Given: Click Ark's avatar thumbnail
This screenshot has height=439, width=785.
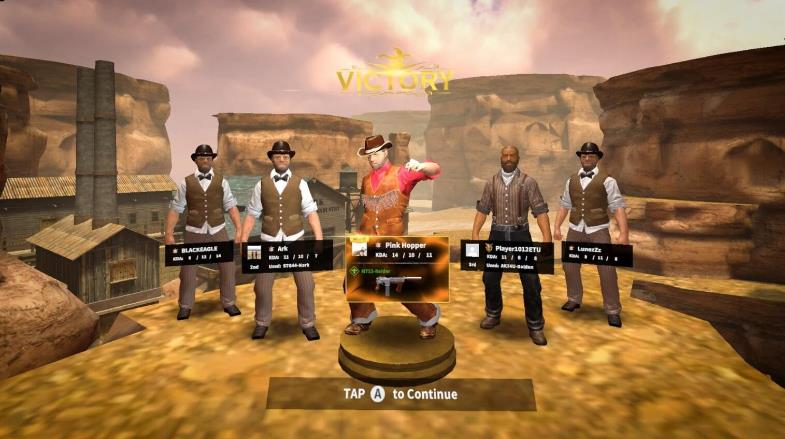Looking at the screenshot, I should (x=254, y=252).
